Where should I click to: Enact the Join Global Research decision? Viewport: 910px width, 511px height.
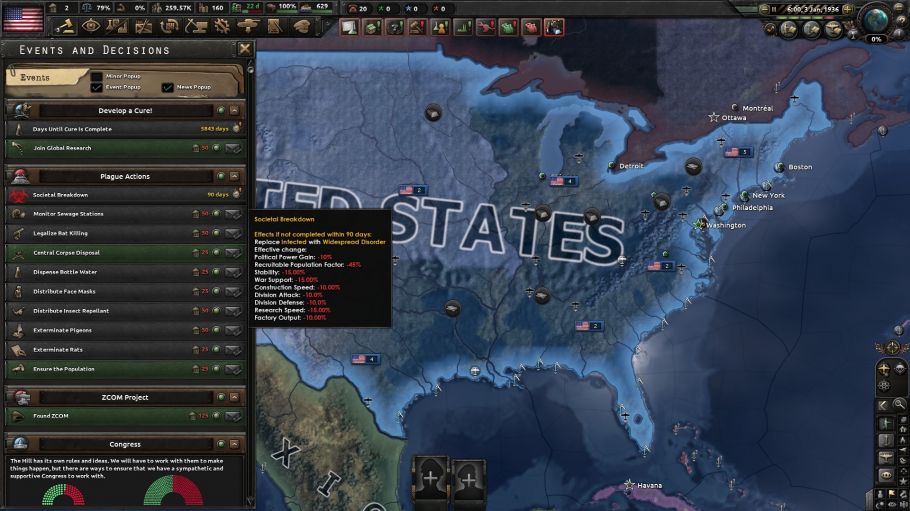(x=233, y=148)
